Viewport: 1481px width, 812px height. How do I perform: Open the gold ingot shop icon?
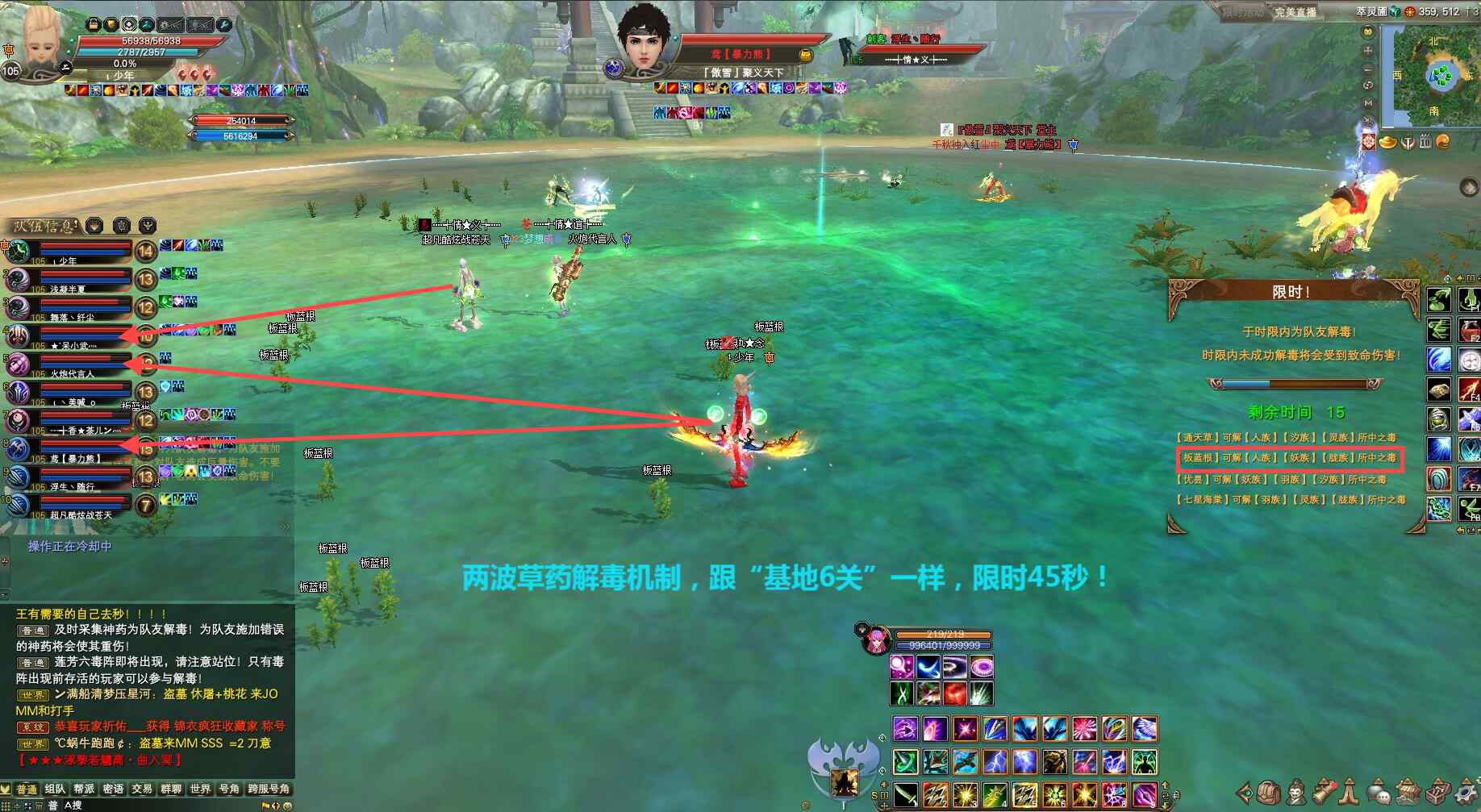1388,143
